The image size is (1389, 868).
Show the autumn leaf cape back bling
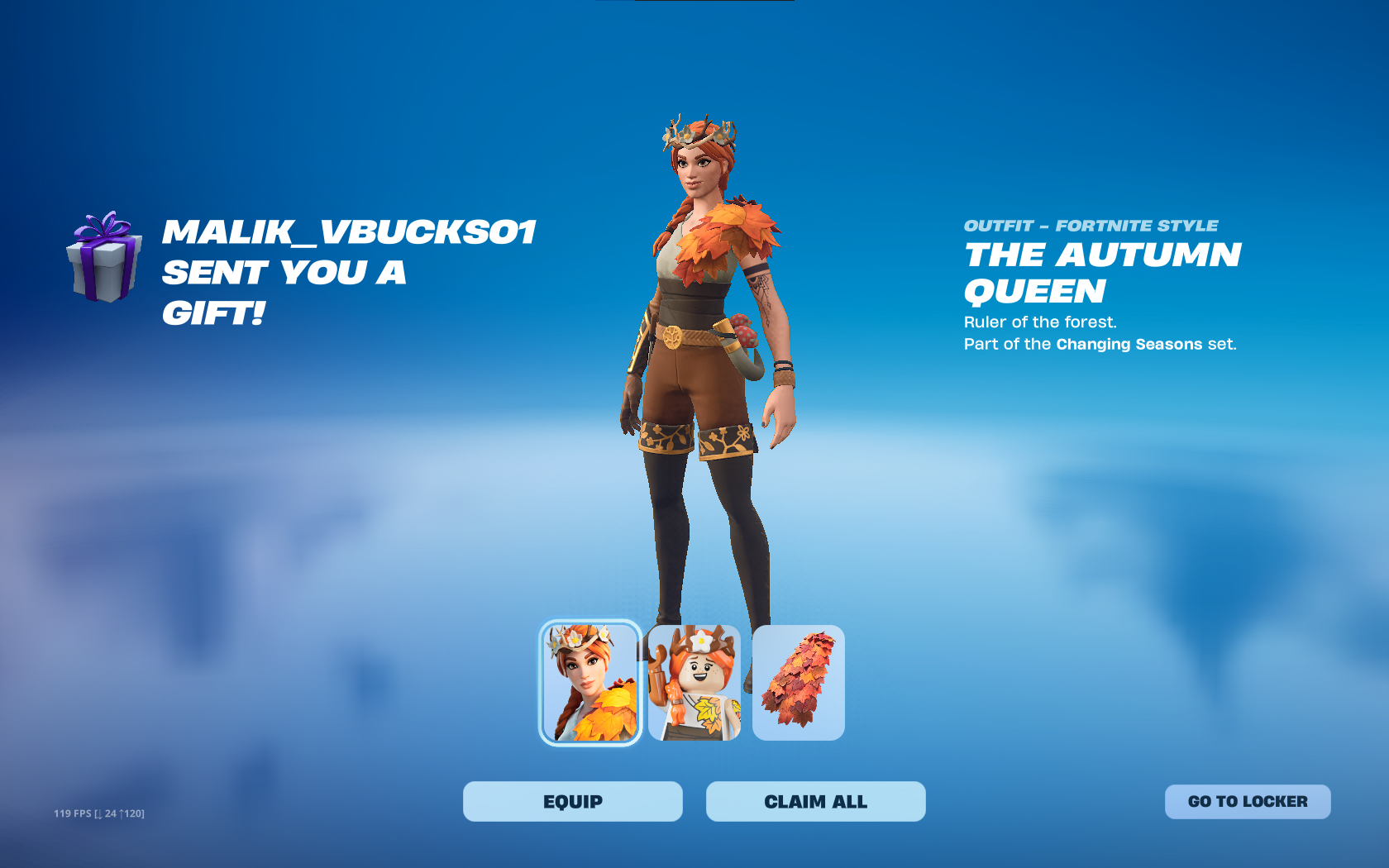click(x=798, y=683)
